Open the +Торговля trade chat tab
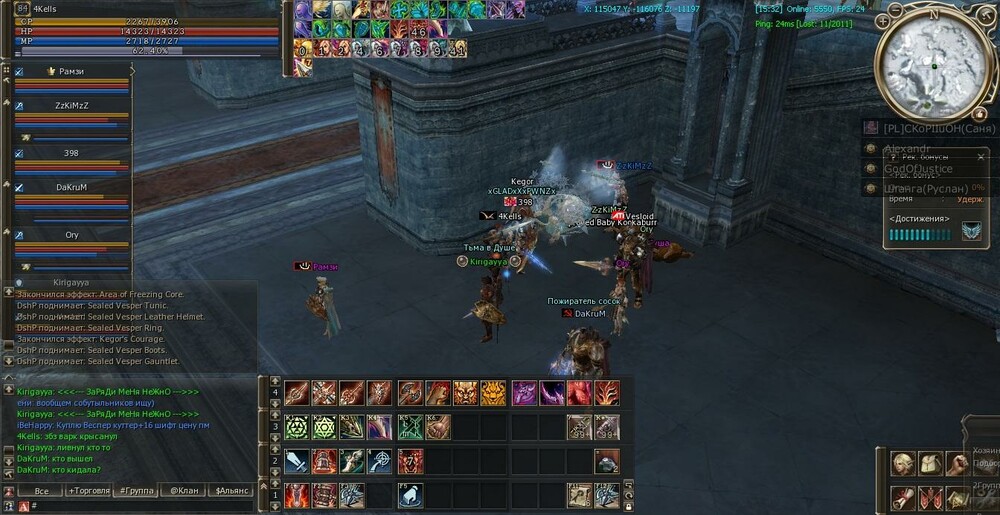The height and width of the screenshot is (515, 1000). pyautogui.click(x=91, y=491)
